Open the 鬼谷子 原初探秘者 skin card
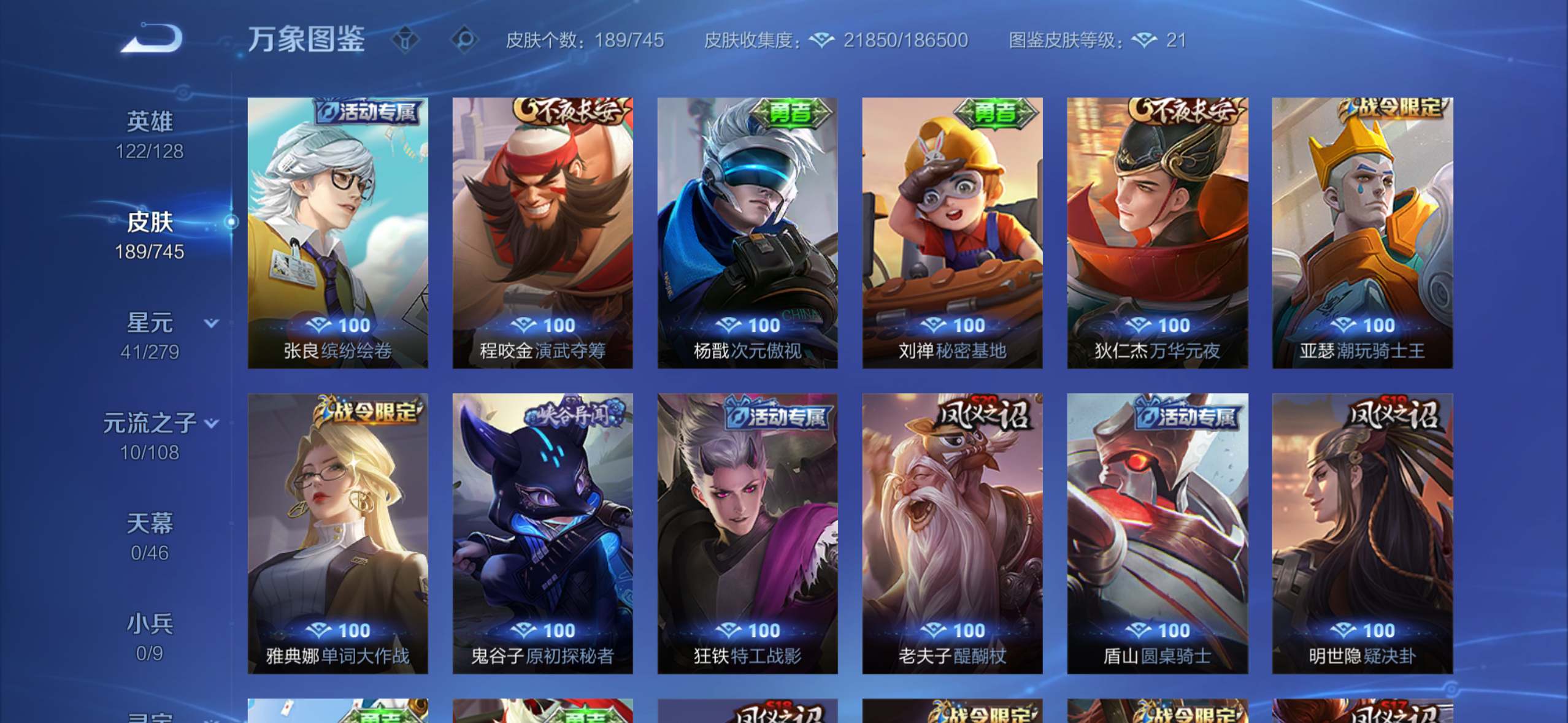 click(x=542, y=534)
